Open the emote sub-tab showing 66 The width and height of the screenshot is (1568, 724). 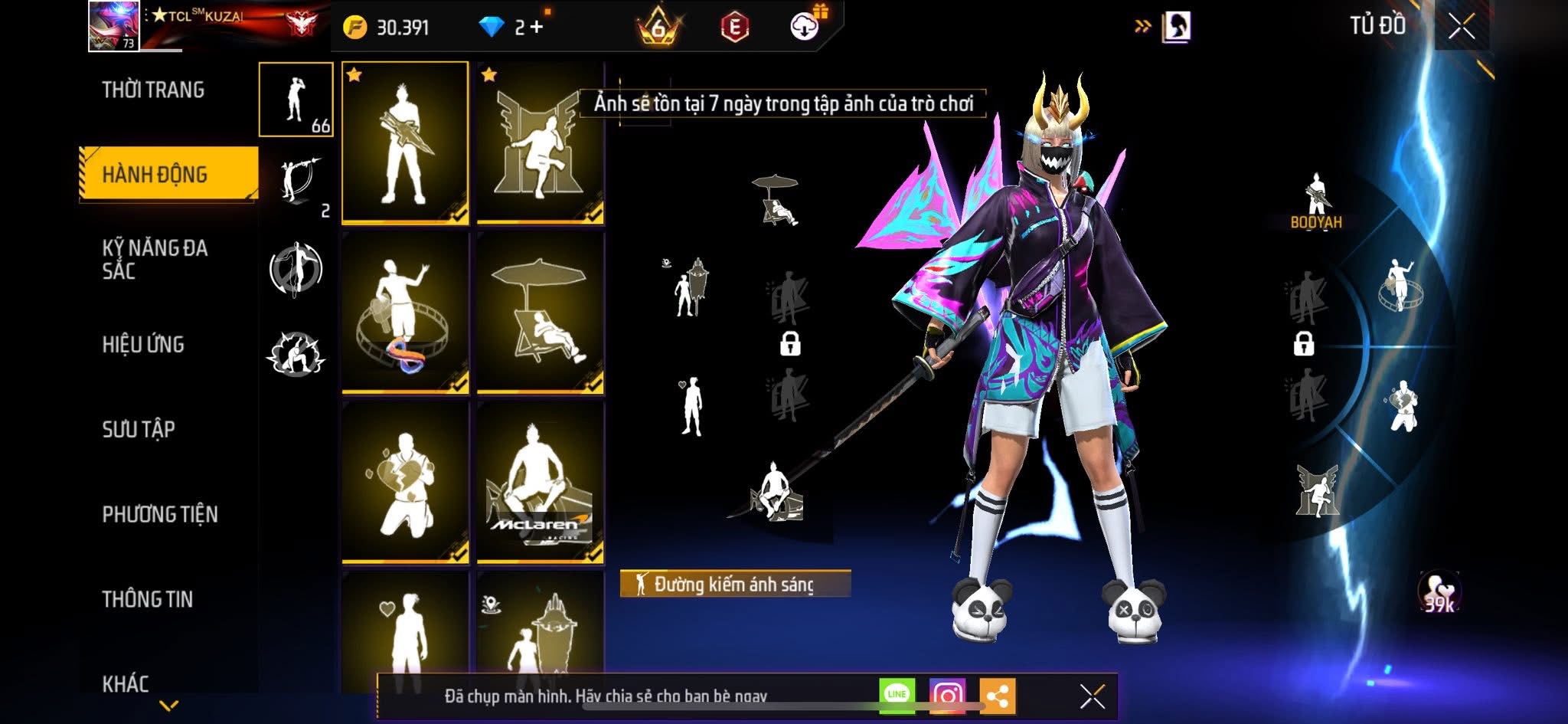pyautogui.click(x=296, y=100)
